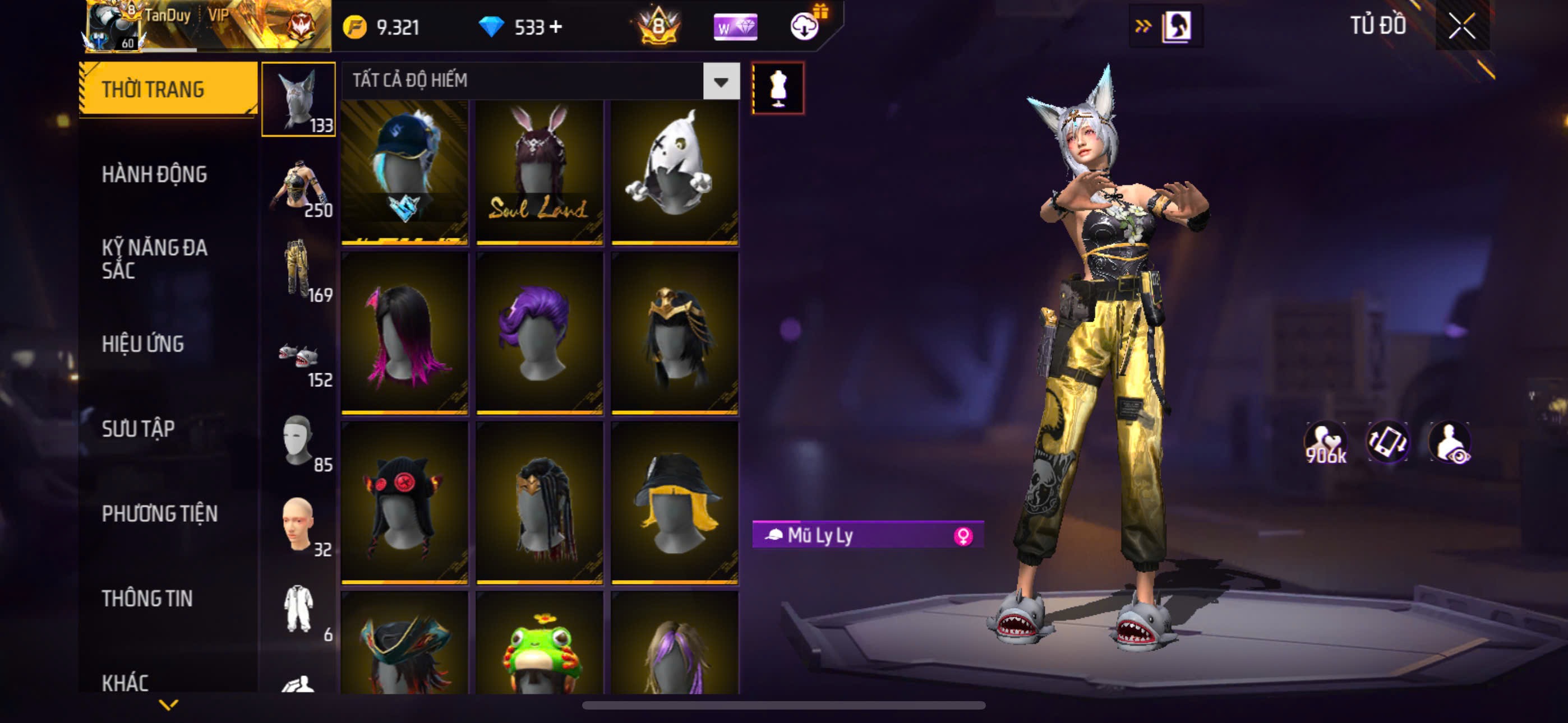Choose the white ghost hood headgear
This screenshot has height=723, width=1568.
tap(675, 172)
